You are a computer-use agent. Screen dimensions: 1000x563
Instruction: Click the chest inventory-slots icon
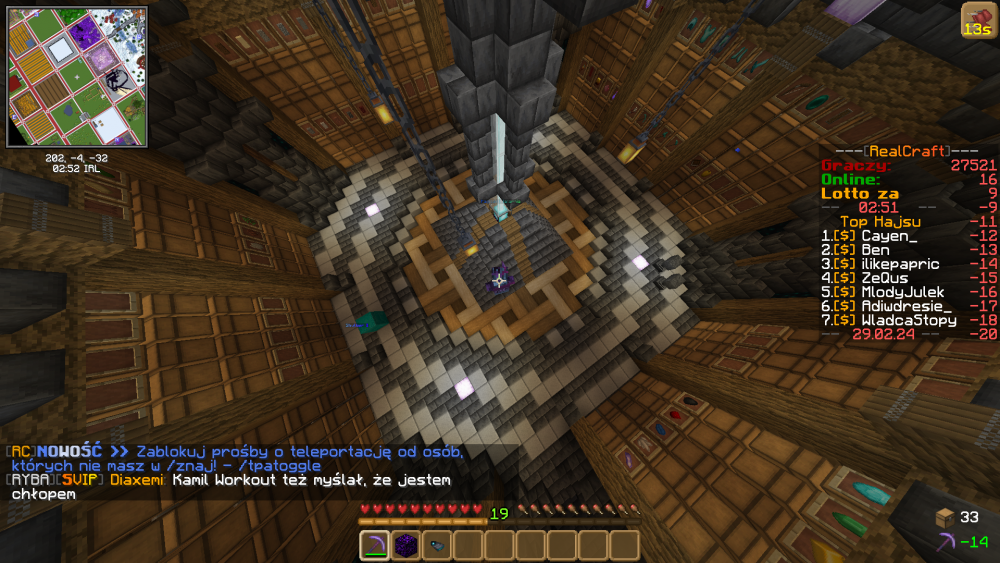pos(945,517)
